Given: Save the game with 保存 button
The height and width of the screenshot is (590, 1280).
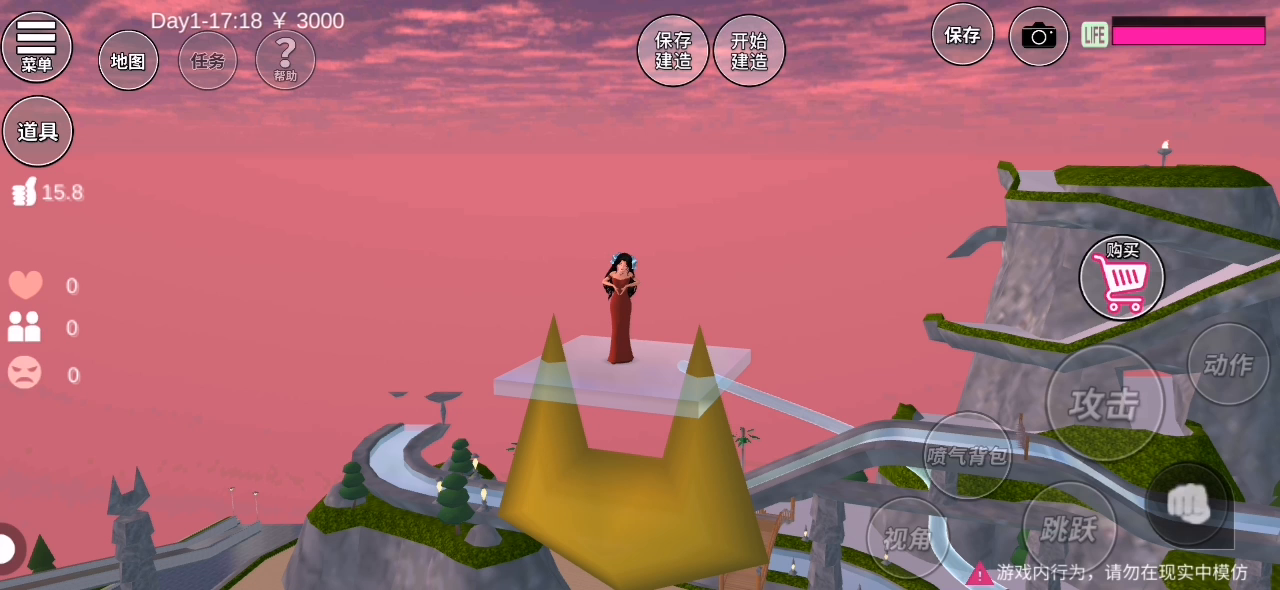Looking at the screenshot, I should 962,35.
